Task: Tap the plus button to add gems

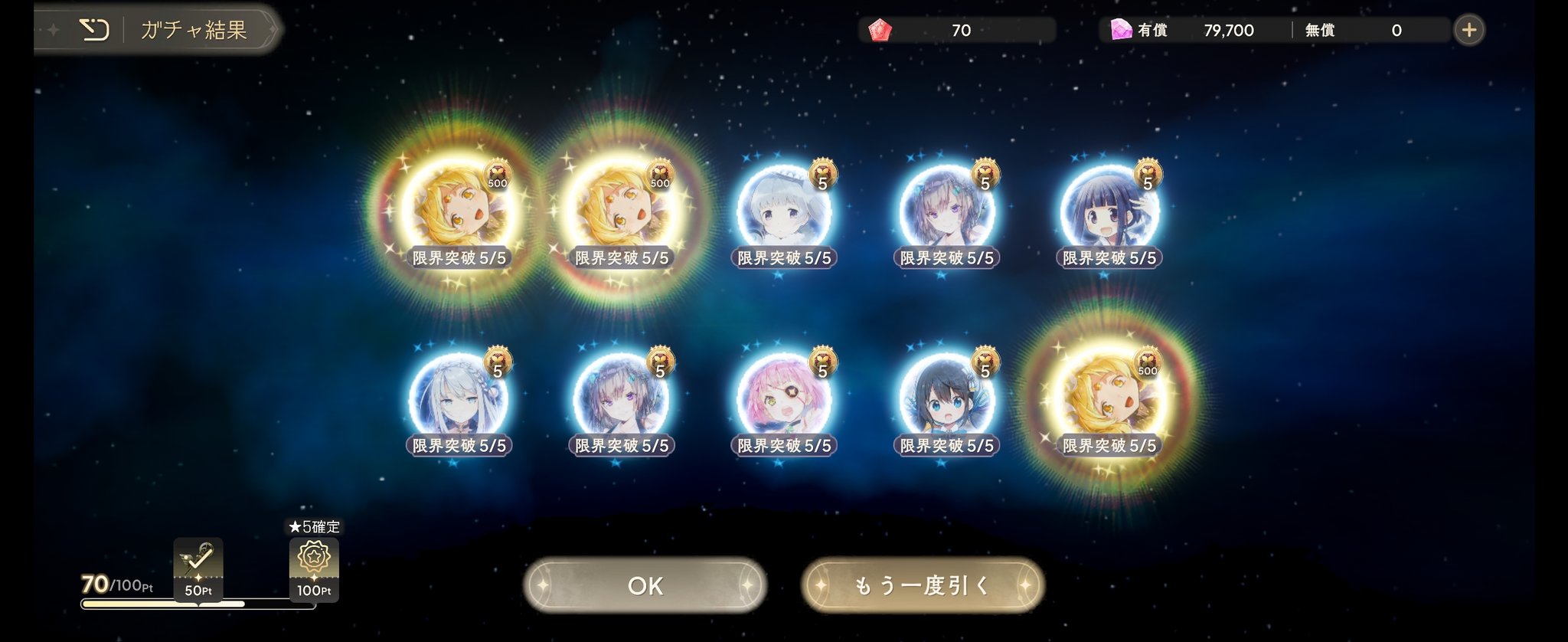Action: coord(1468,31)
